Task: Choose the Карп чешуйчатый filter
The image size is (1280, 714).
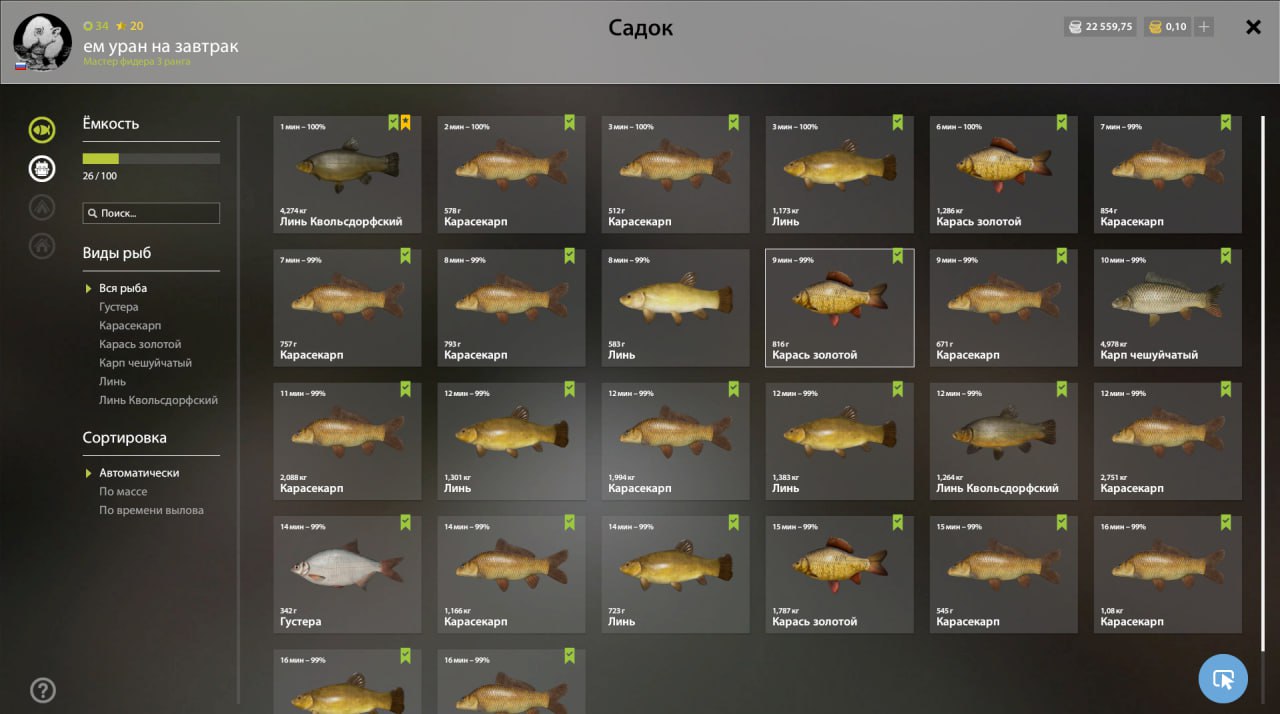Action: click(x=145, y=363)
